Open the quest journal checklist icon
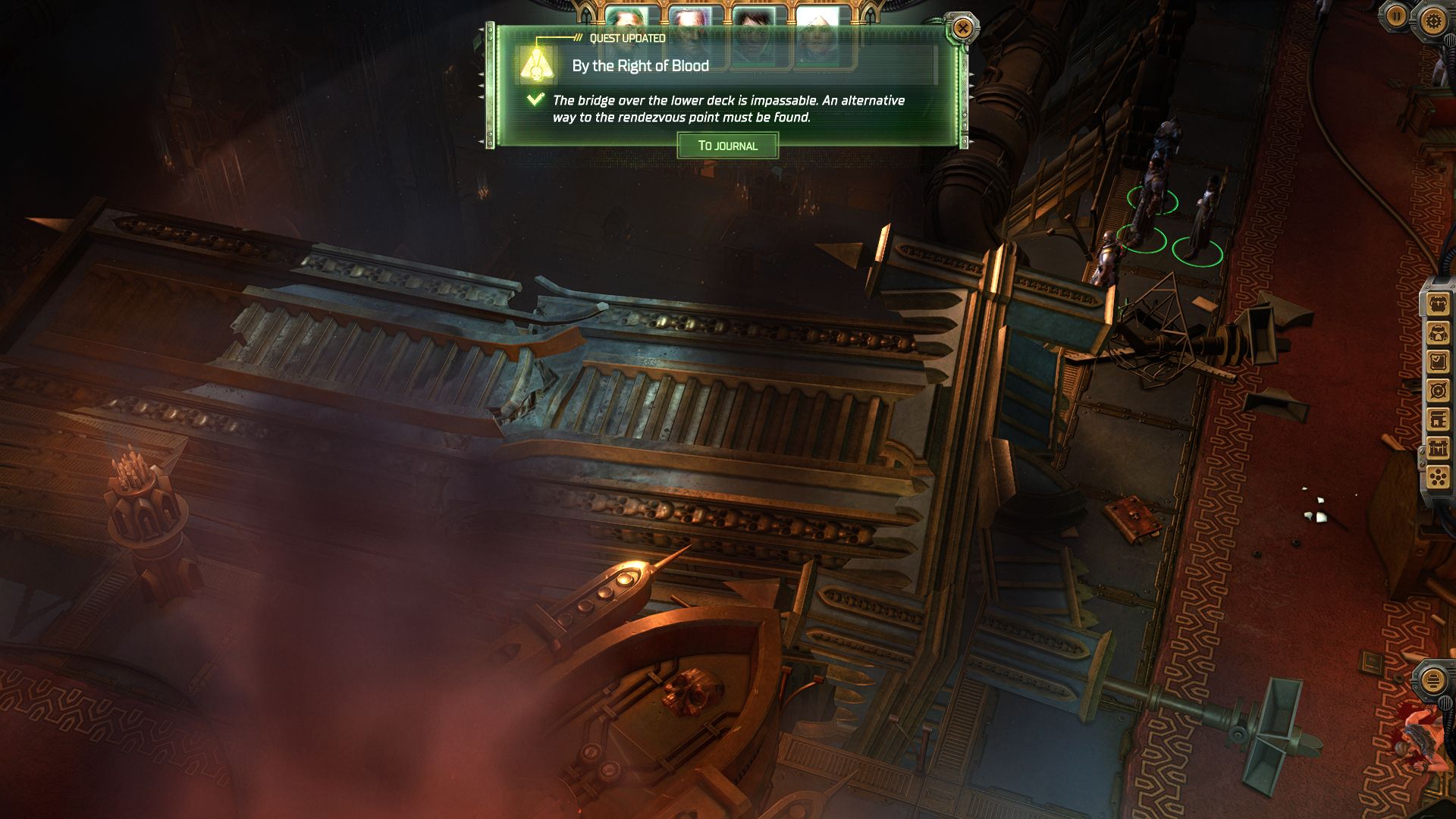Screen dimensions: 1456x819 point(1439,362)
